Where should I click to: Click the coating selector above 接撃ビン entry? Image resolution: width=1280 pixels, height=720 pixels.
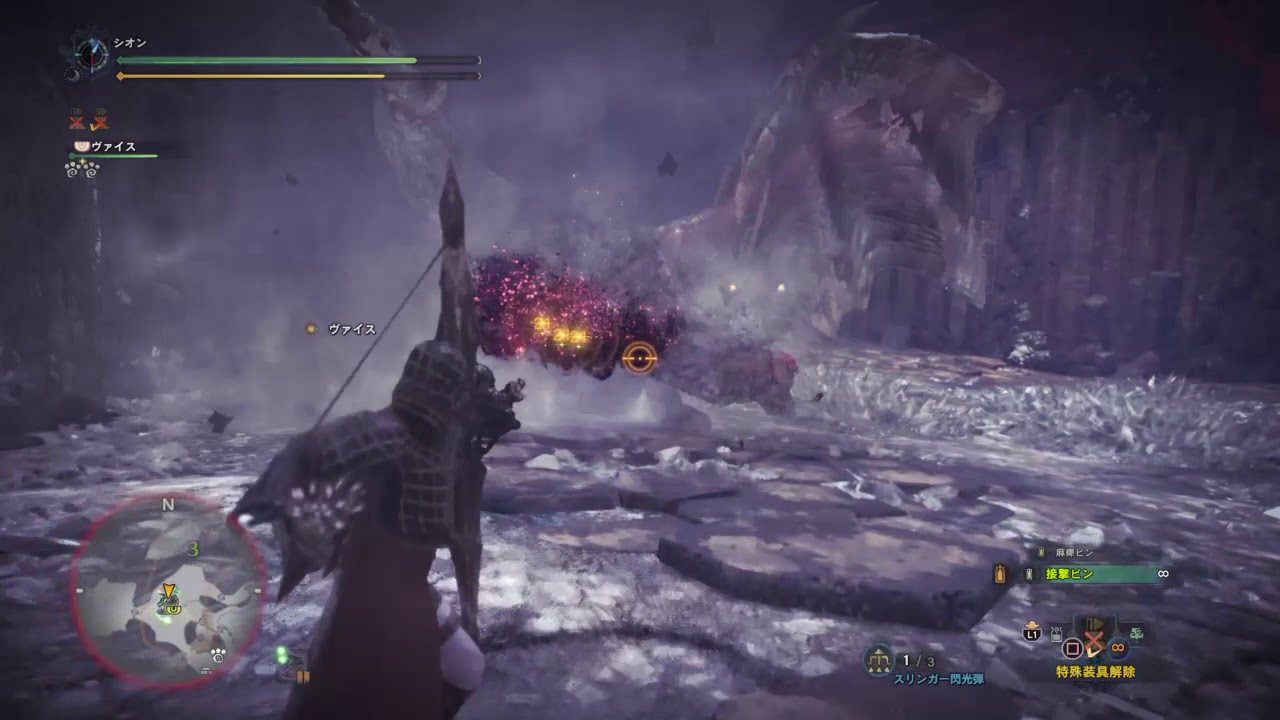pos(999,573)
